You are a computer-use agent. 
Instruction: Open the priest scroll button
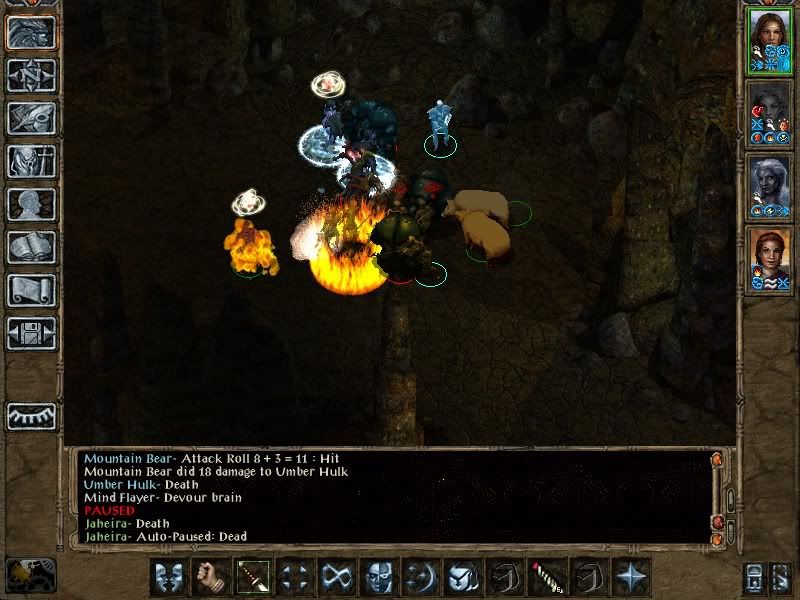pos(31,290)
